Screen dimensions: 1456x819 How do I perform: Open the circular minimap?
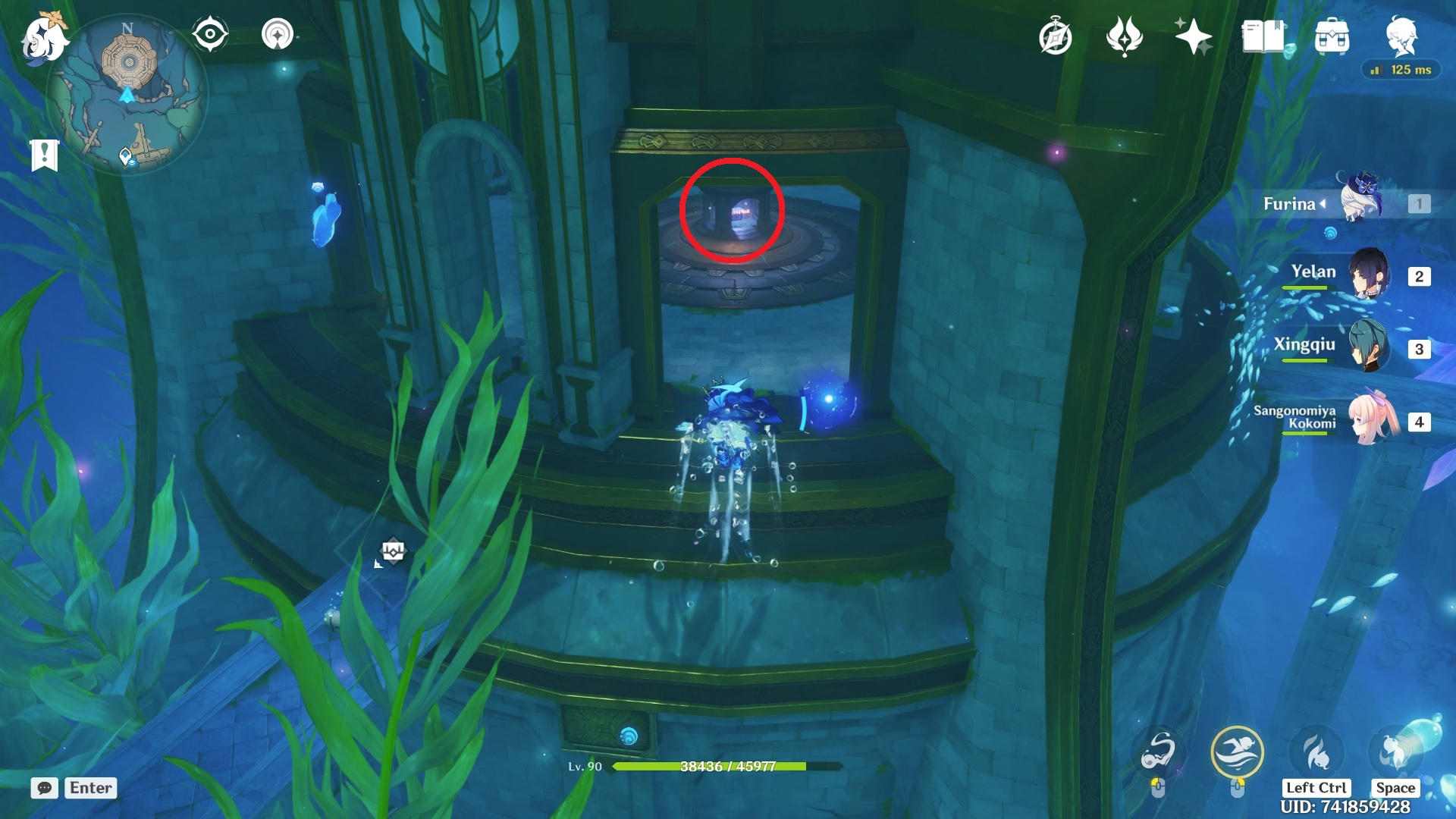(127, 94)
